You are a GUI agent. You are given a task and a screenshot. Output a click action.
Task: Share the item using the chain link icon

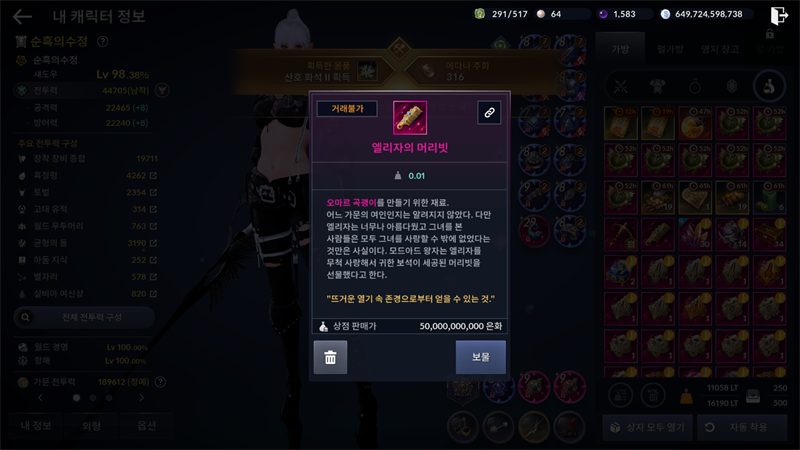tap(489, 113)
